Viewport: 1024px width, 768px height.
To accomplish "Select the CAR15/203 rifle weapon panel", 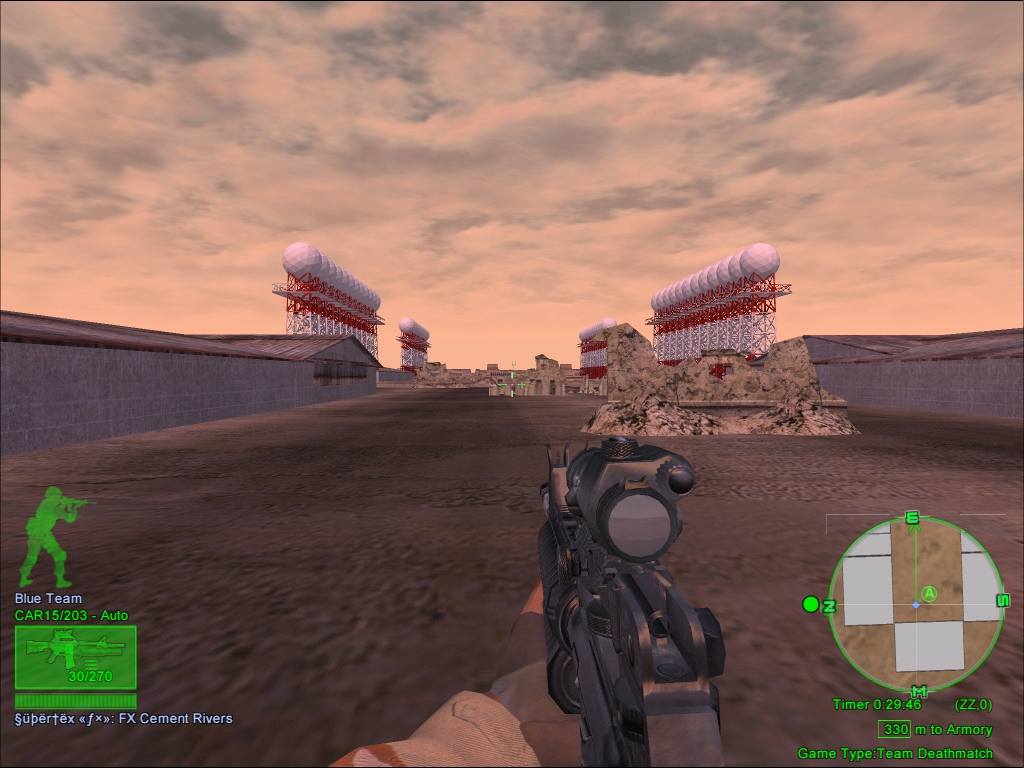I will pos(75,657).
